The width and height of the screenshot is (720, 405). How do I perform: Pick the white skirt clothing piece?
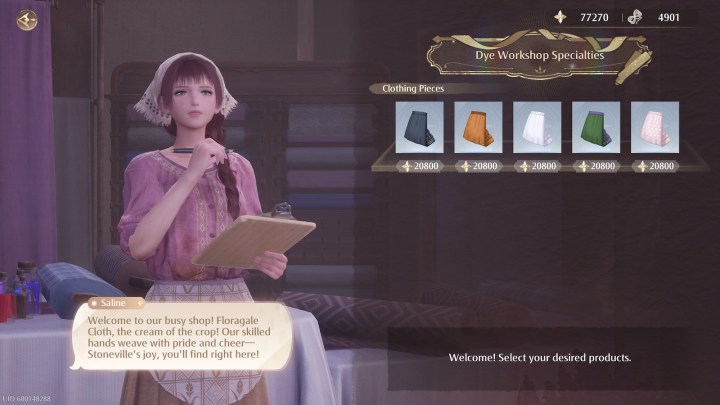[x=537, y=127]
